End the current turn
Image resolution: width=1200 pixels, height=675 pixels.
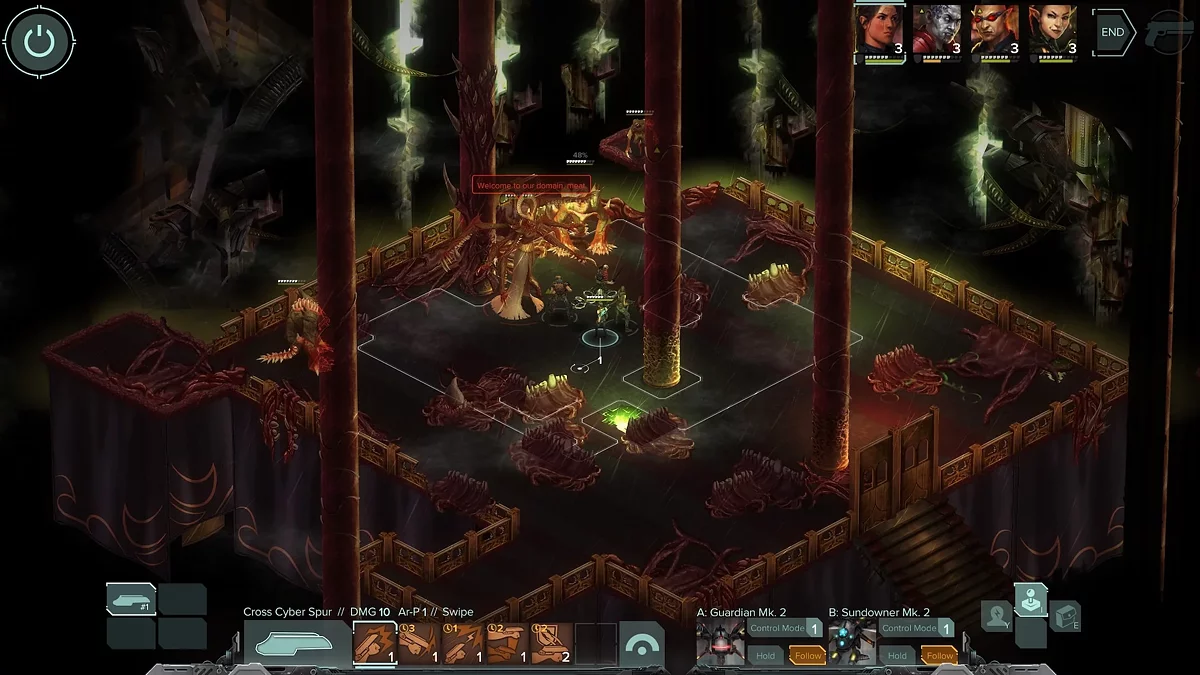pyautogui.click(x=1113, y=32)
